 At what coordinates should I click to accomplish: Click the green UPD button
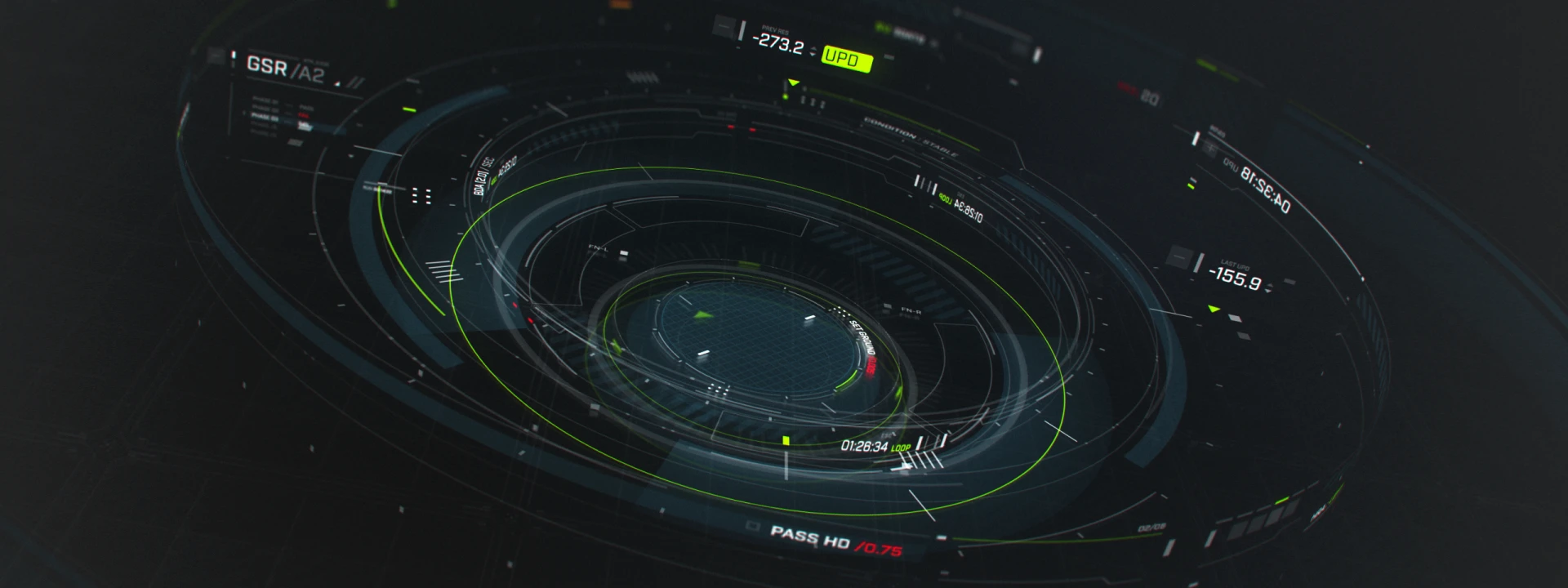point(846,59)
